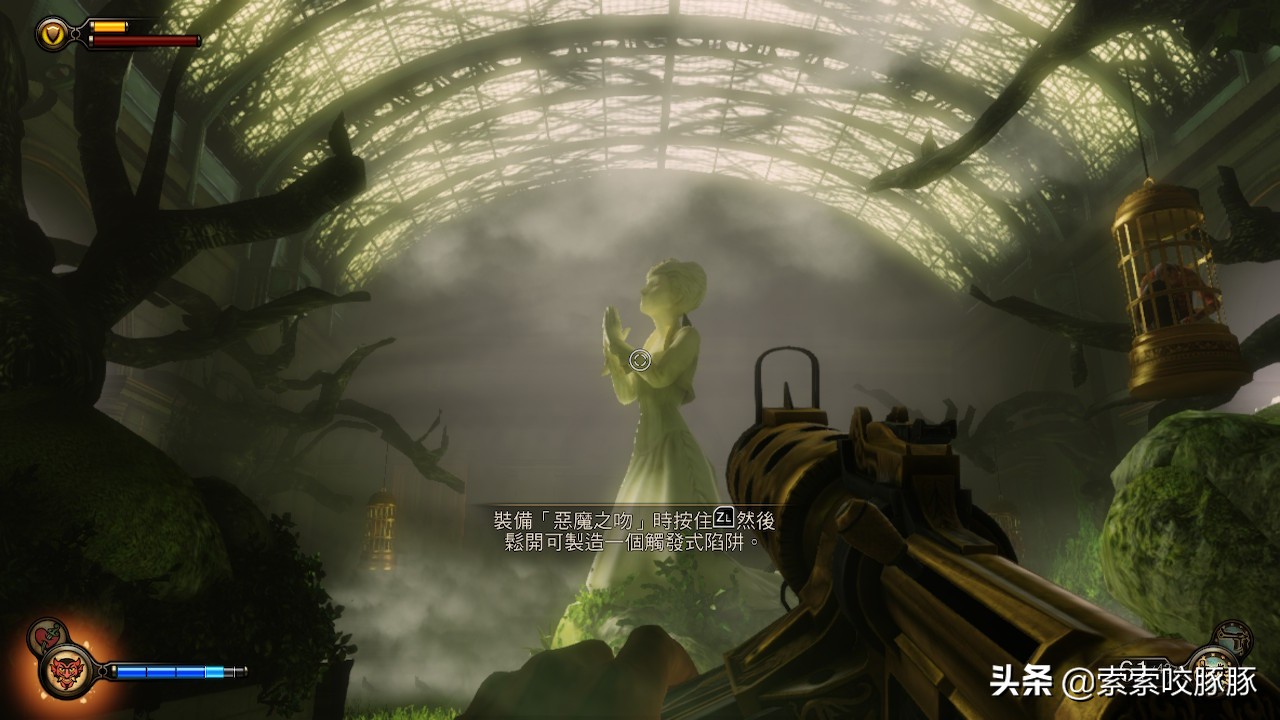
Task: Click the secondary weapon badge above the ammo counter
Action: click(x=1232, y=638)
